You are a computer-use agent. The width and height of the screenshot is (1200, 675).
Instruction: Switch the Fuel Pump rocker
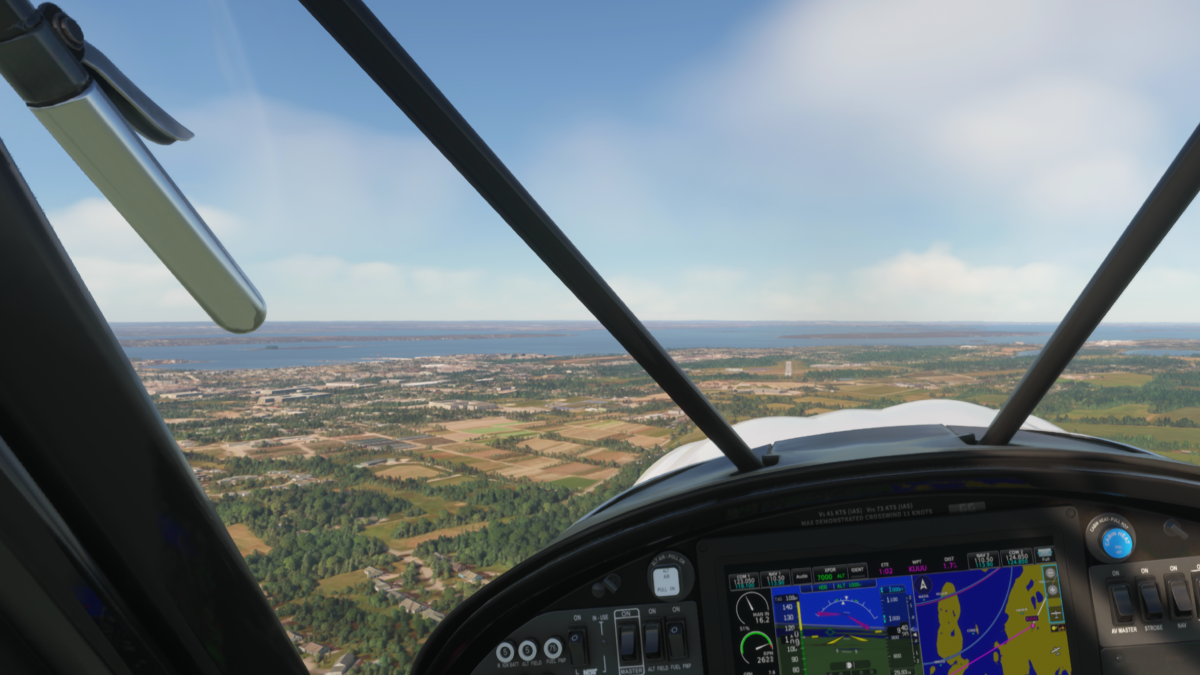(x=677, y=637)
